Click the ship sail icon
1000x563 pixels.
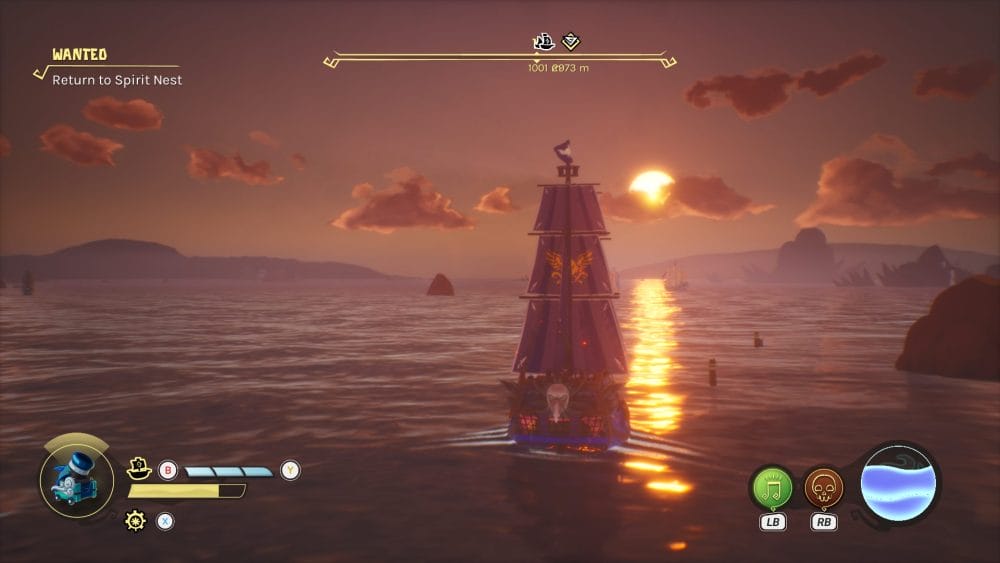pyautogui.click(x=139, y=467)
